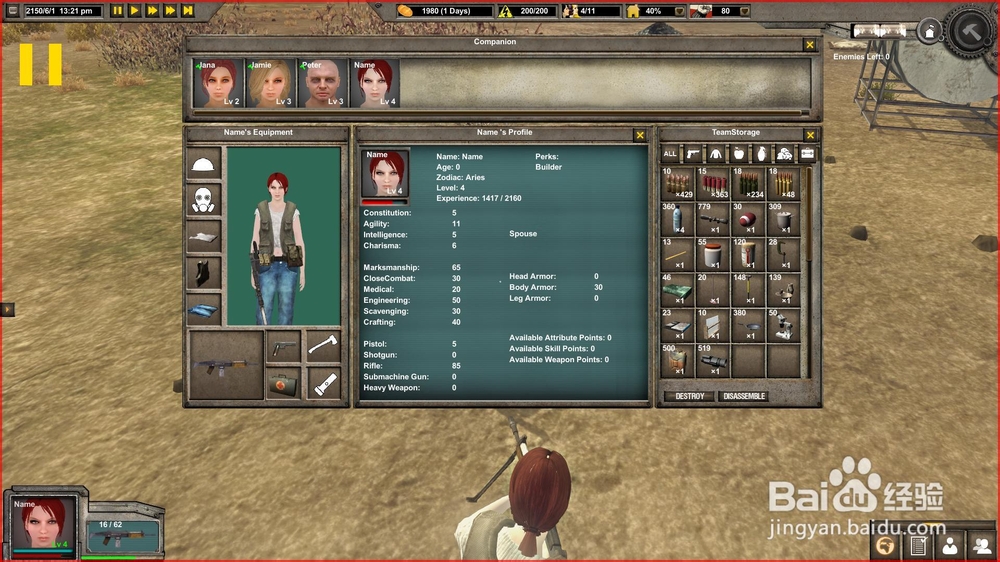Close the TeamStorage panel

[x=810, y=135]
